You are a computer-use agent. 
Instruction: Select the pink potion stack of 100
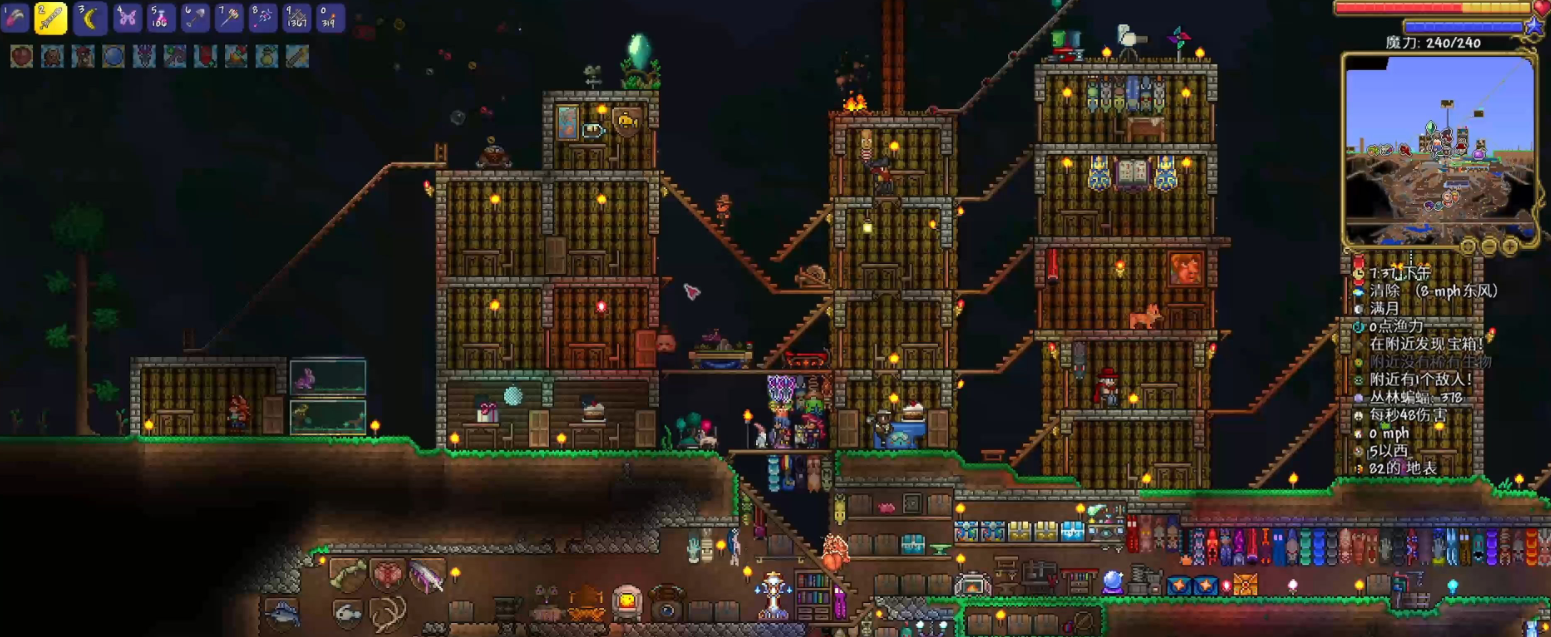click(x=161, y=17)
